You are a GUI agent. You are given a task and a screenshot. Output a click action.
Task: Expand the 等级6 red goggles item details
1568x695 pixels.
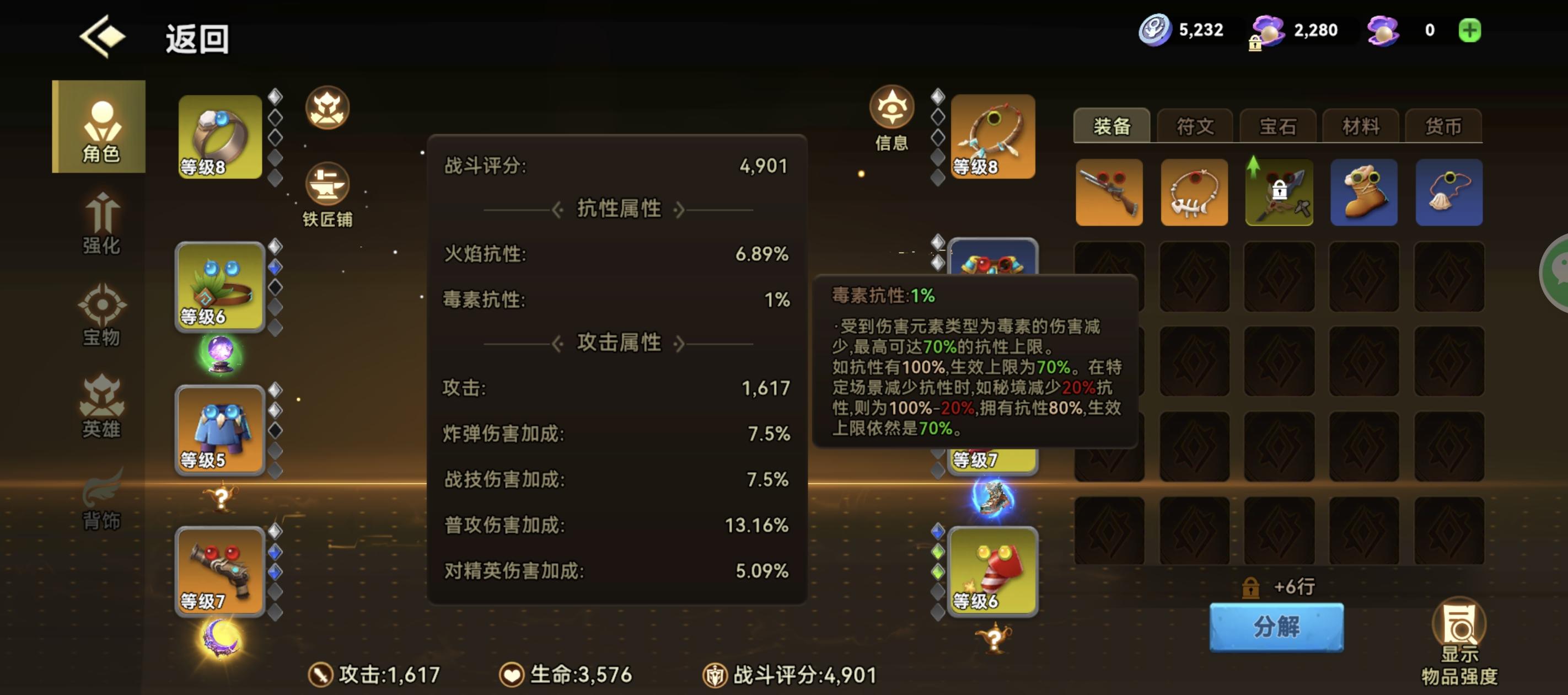point(992,573)
